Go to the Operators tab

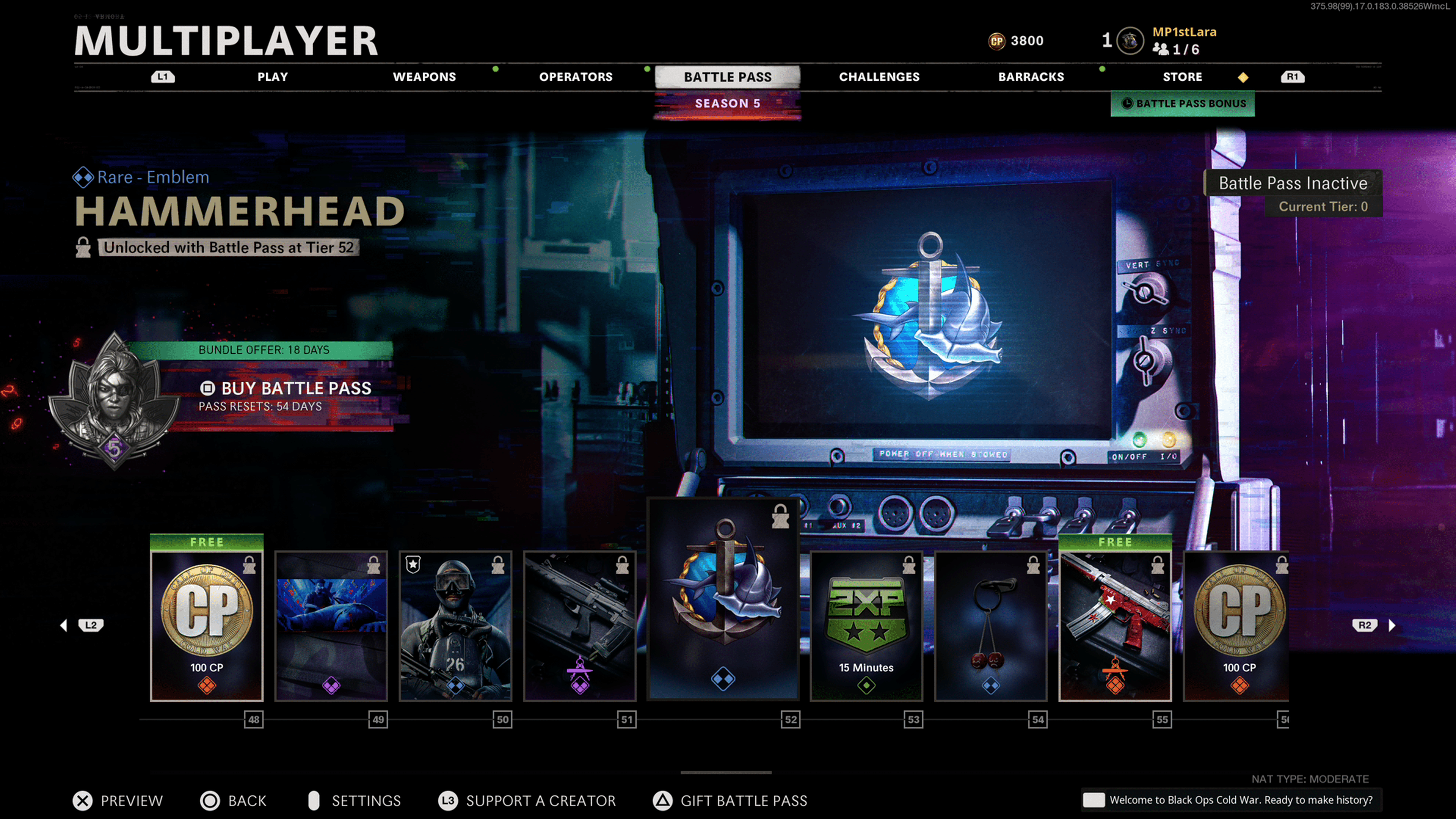pos(576,77)
